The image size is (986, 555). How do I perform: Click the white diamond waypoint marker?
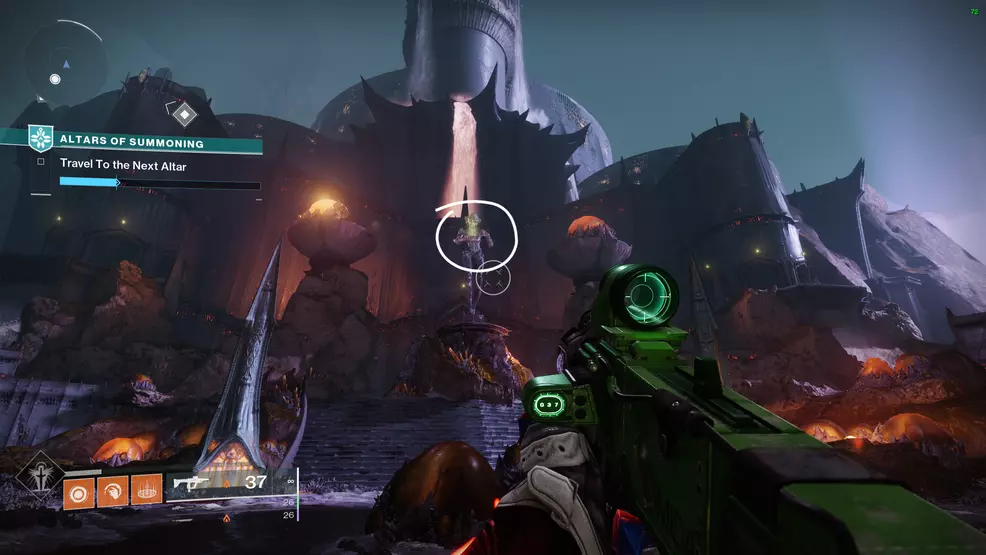point(184,113)
